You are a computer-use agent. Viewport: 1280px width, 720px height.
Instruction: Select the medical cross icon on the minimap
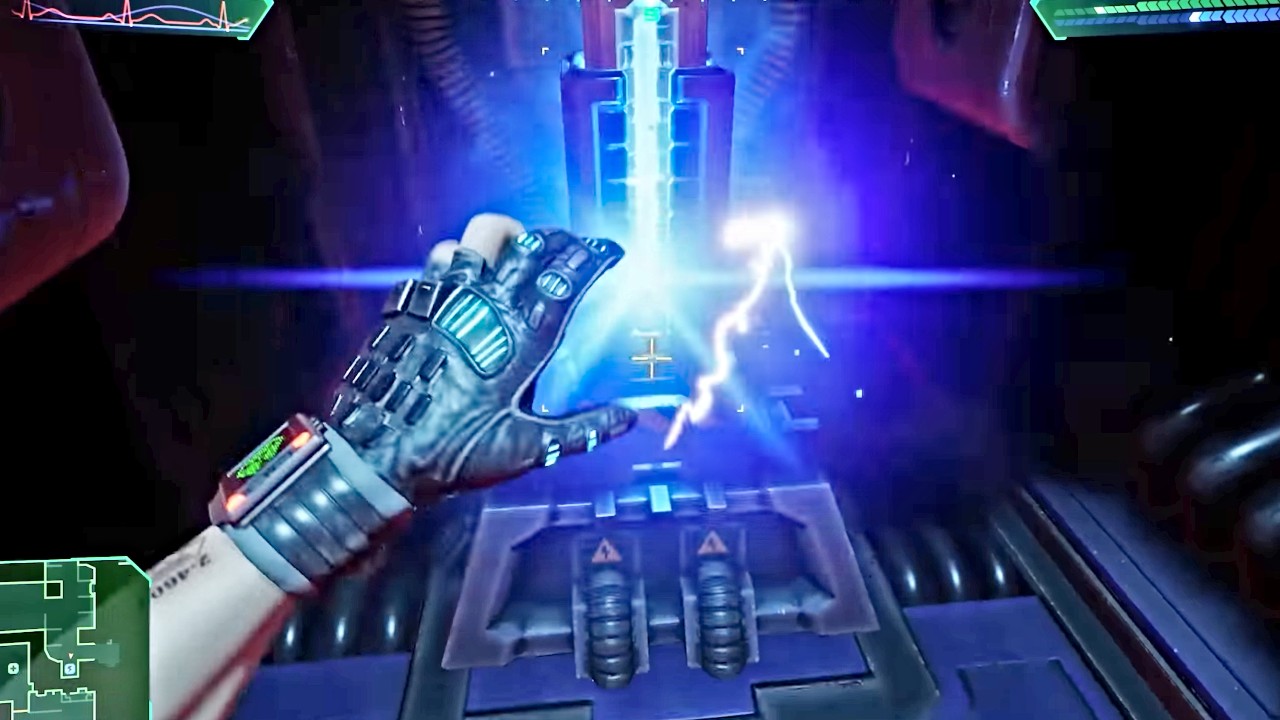point(13,668)
